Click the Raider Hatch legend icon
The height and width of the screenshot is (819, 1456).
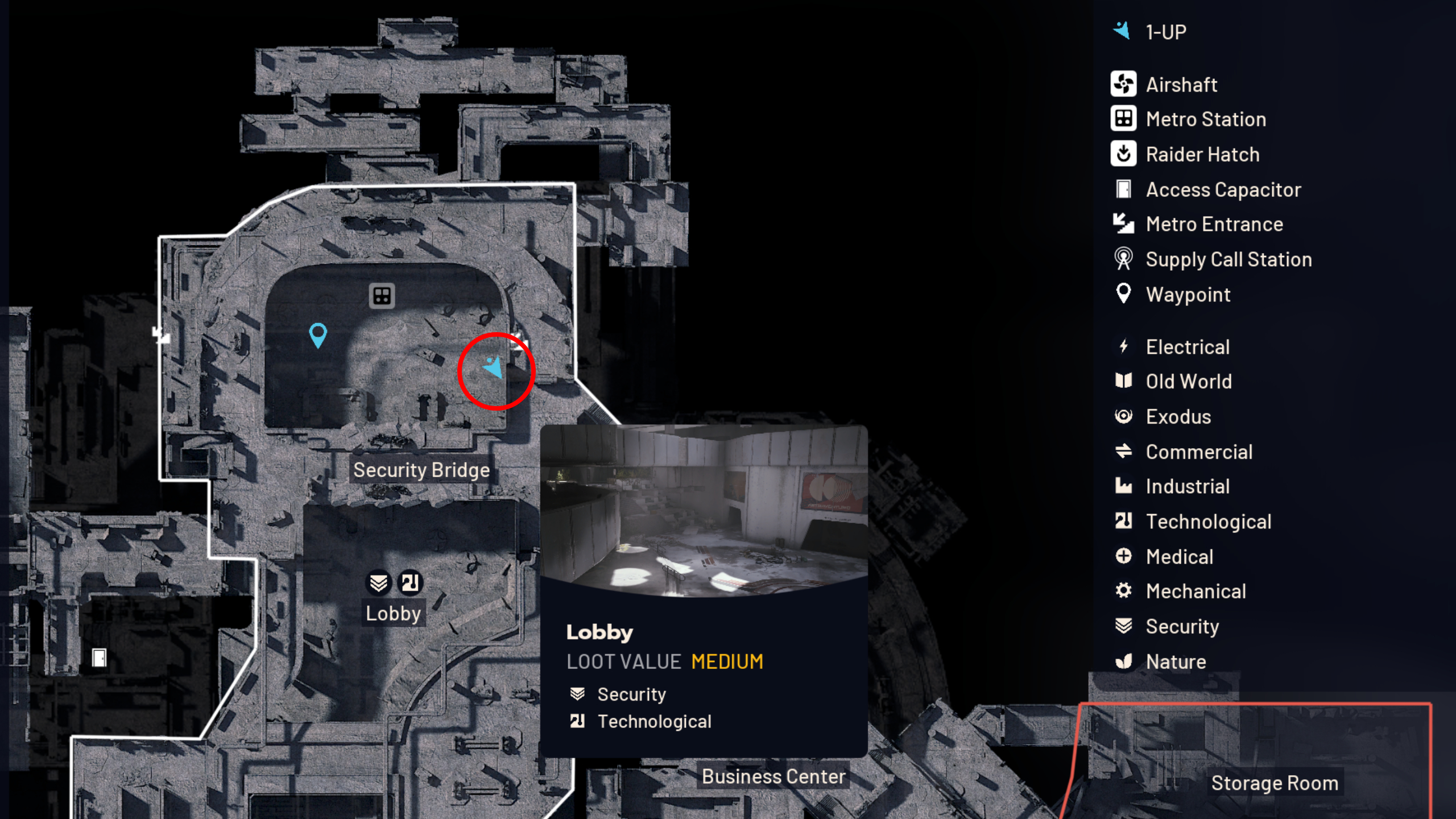coord(1123,154)
